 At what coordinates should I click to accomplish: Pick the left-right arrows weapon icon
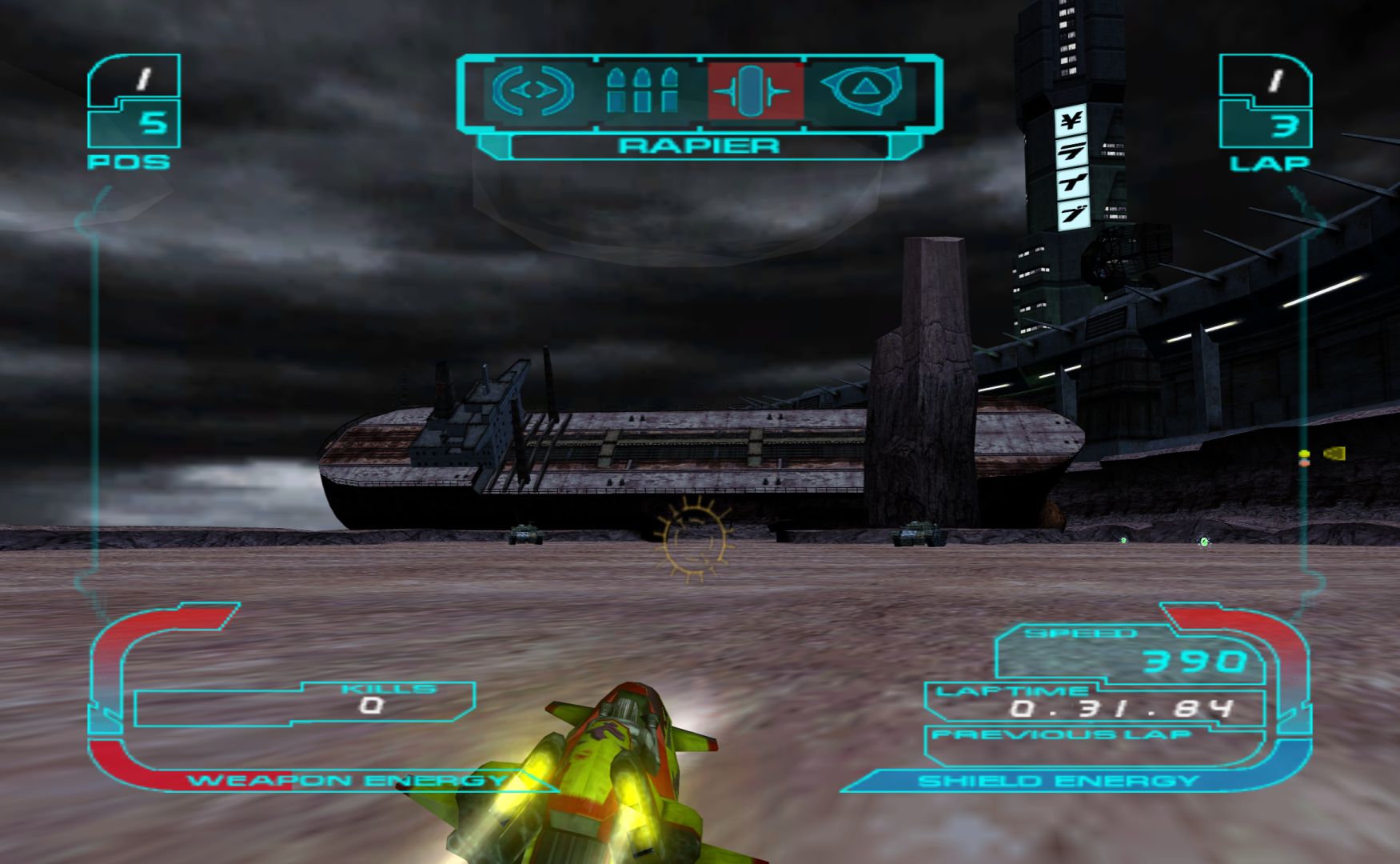[x=532, y=90]
